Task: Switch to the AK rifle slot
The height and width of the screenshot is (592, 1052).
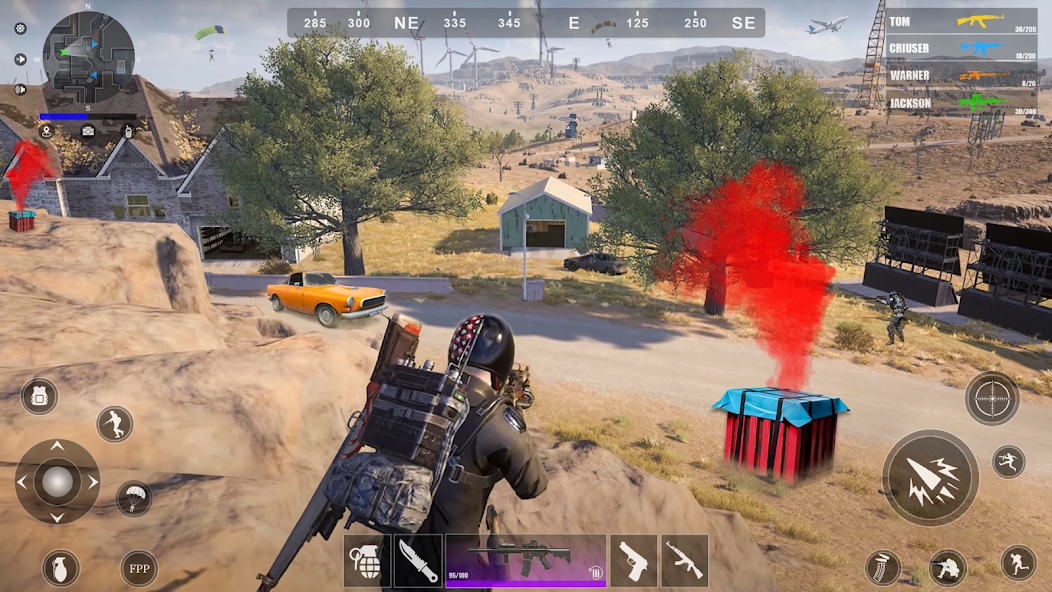Action: (x=684, y=560)
